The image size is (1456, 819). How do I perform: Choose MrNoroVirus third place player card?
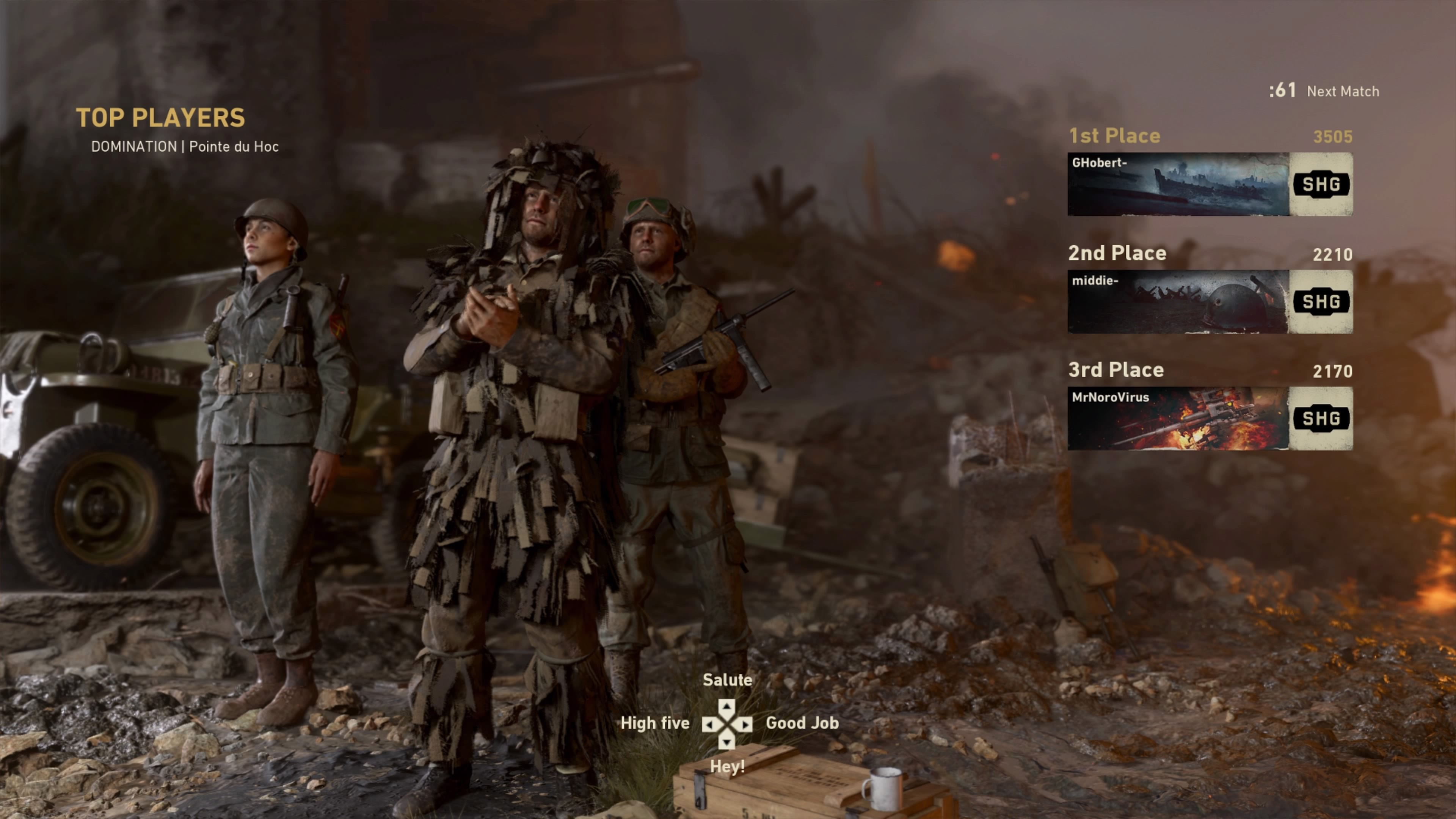(1210, 418)
